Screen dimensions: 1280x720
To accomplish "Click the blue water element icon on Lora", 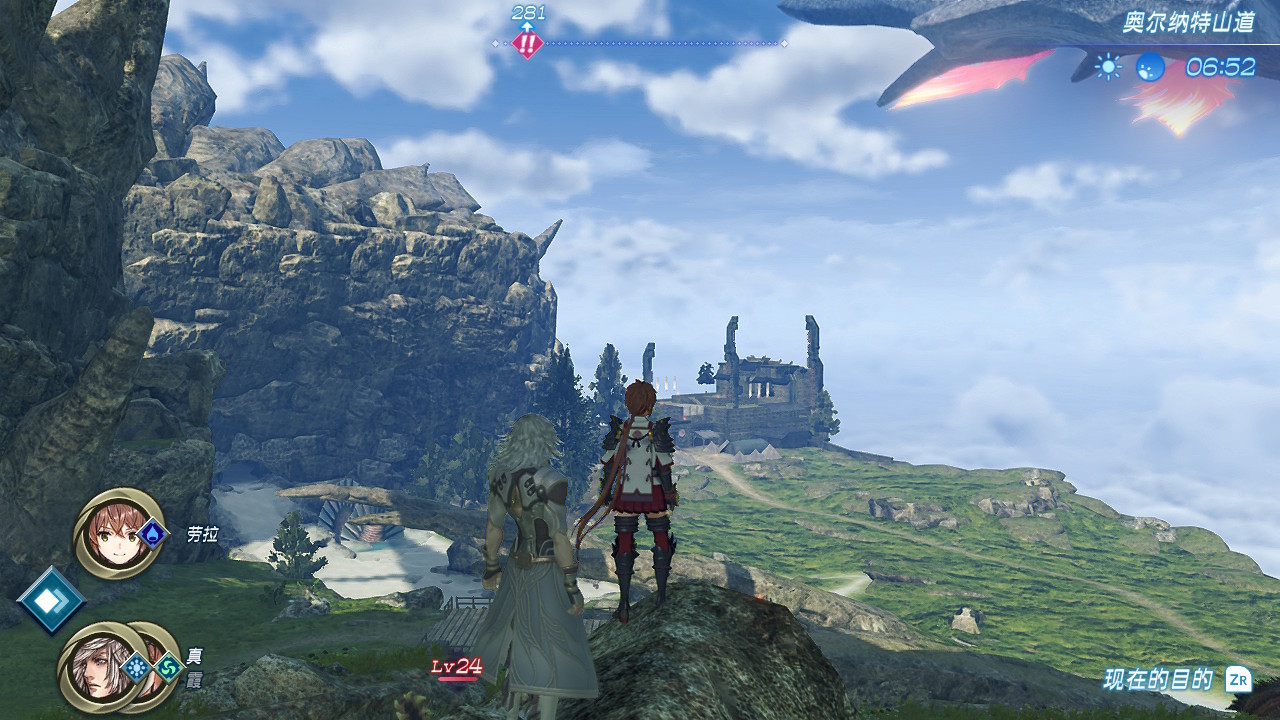I will click(151, 532).
